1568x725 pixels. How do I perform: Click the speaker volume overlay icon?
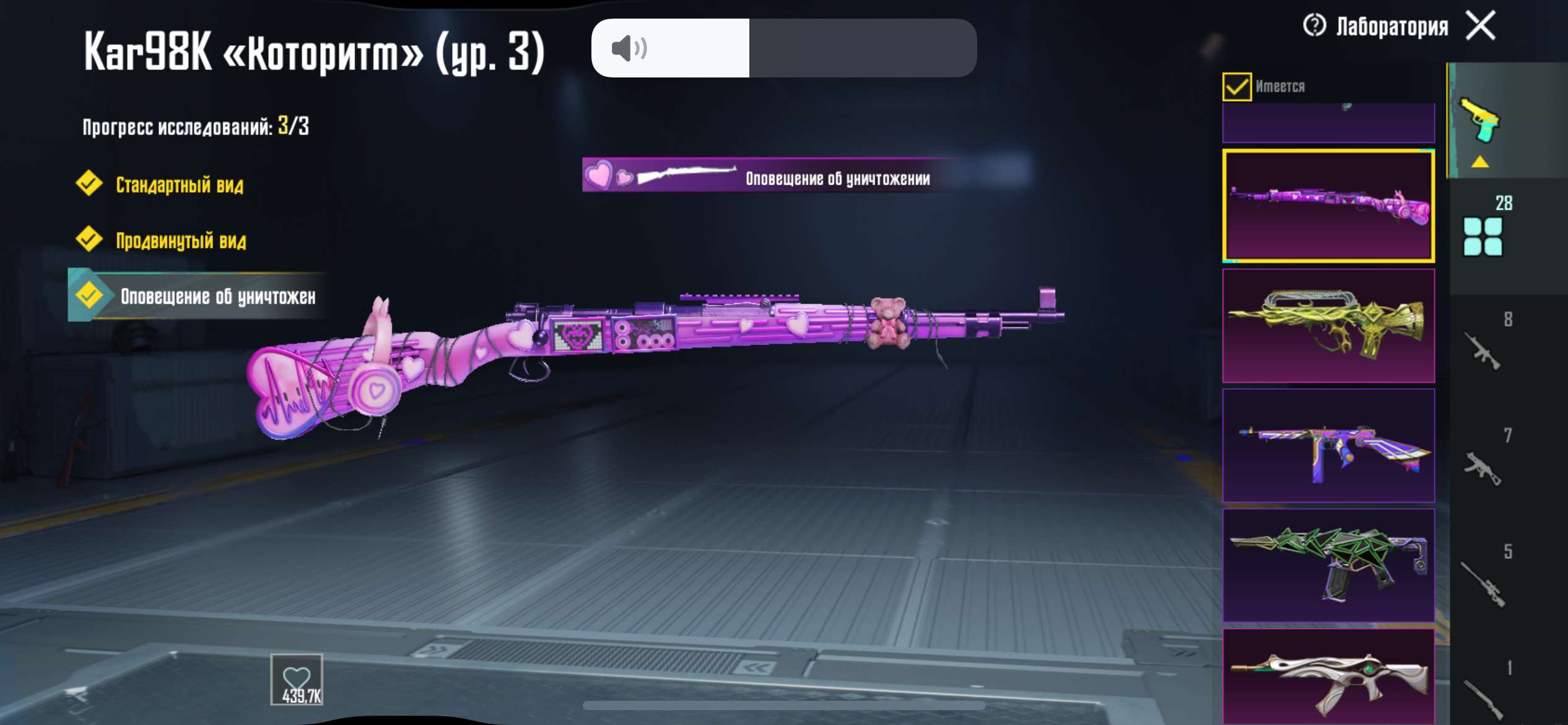click(629, 48)
